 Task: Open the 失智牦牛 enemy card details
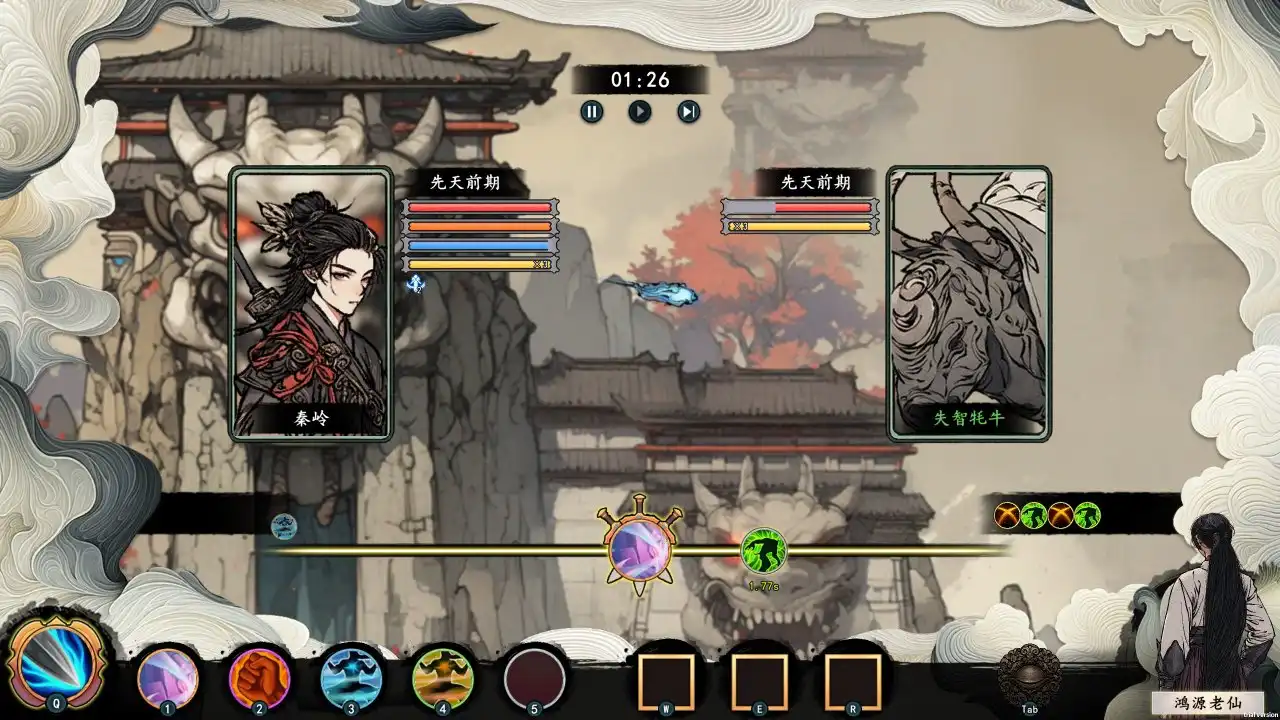969,303
